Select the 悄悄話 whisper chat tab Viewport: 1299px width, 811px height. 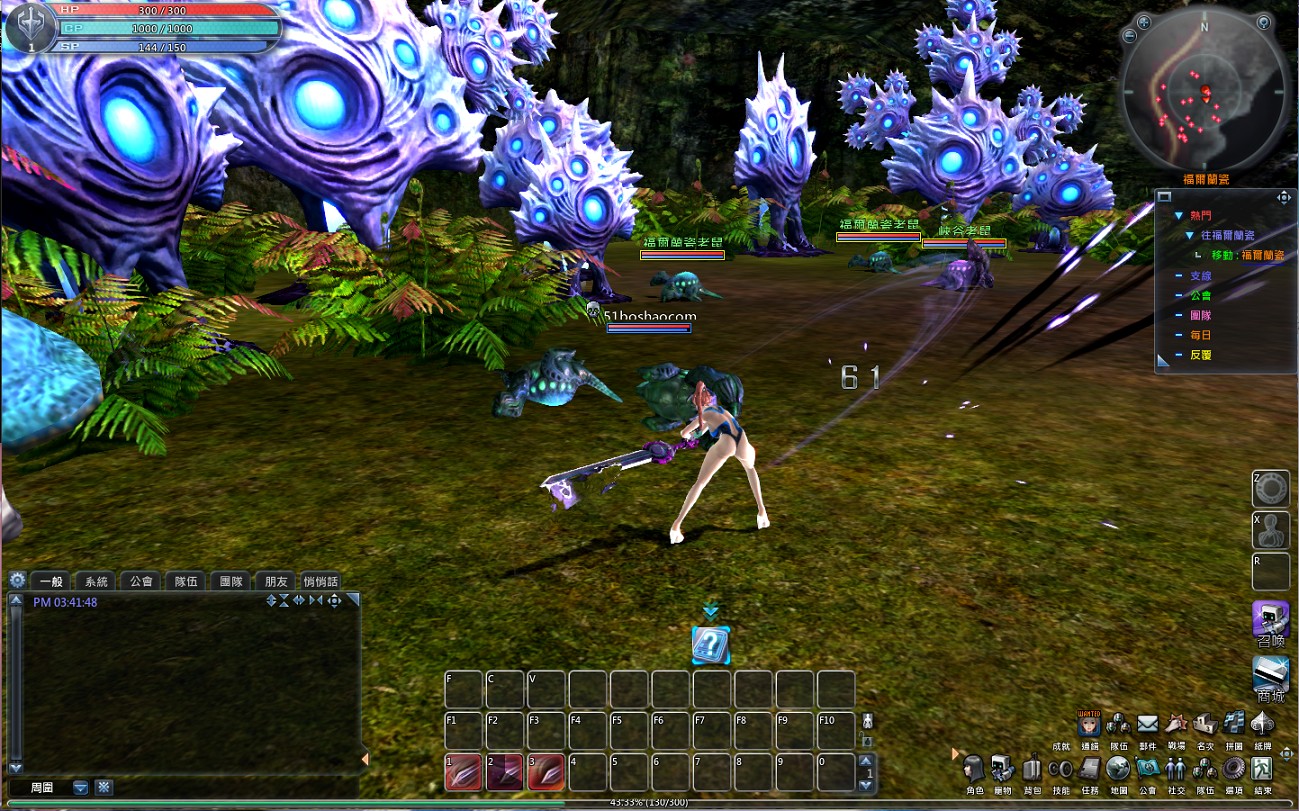tap(320, 581)
